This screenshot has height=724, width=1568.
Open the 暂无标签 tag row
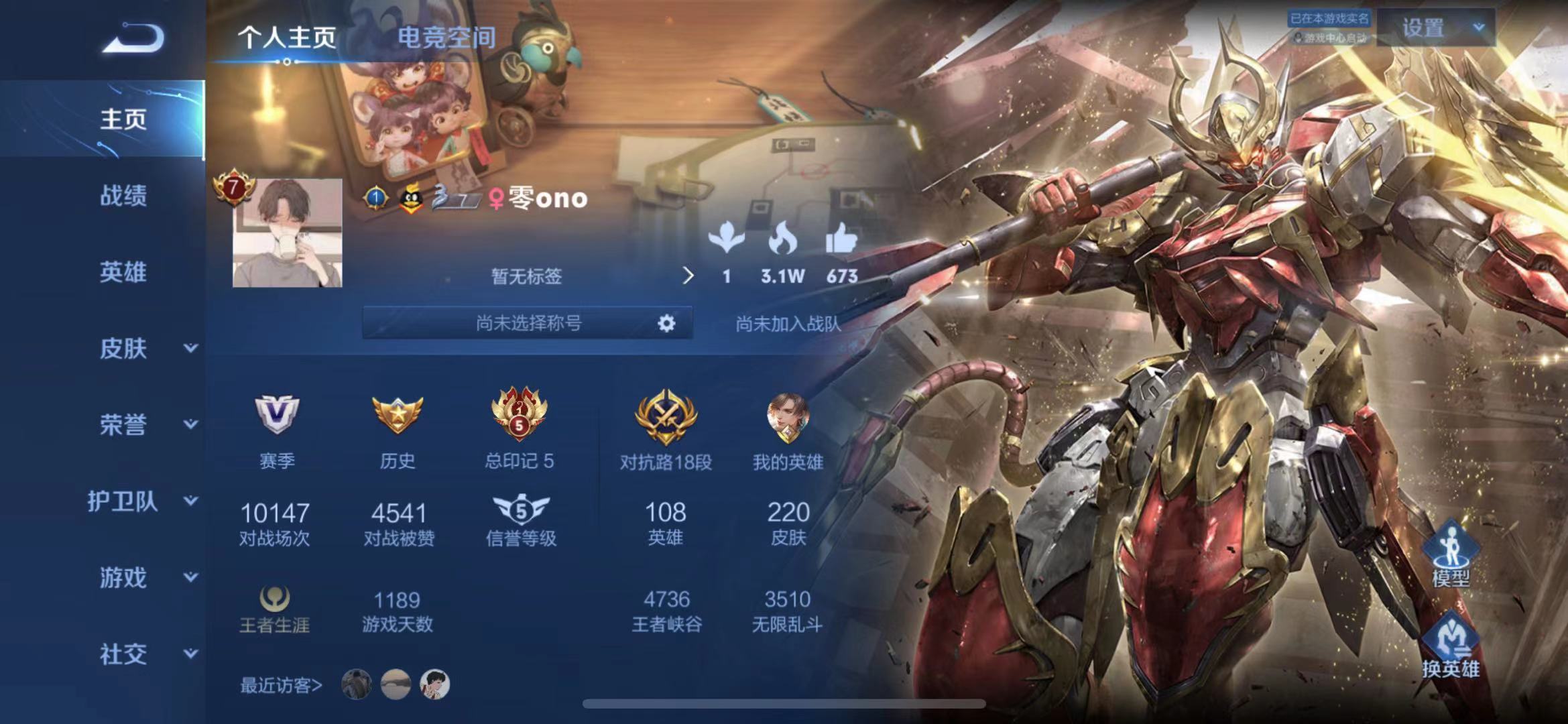point(527,276)
